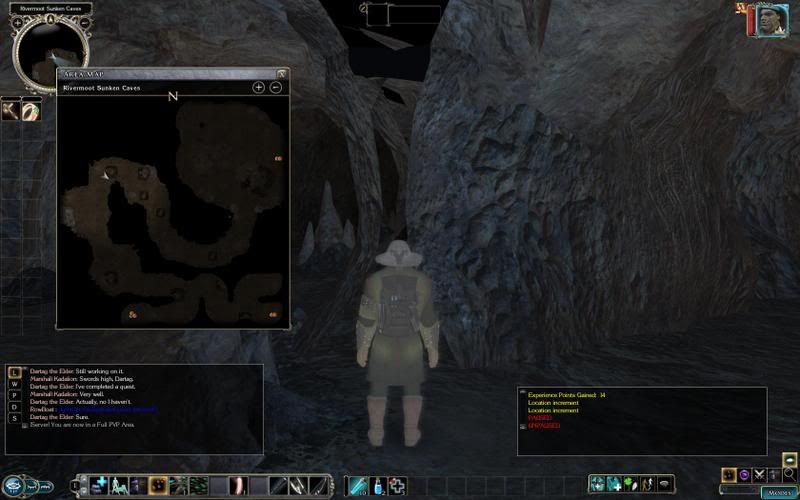Switch to the P chat channel tab

(15, 396)
